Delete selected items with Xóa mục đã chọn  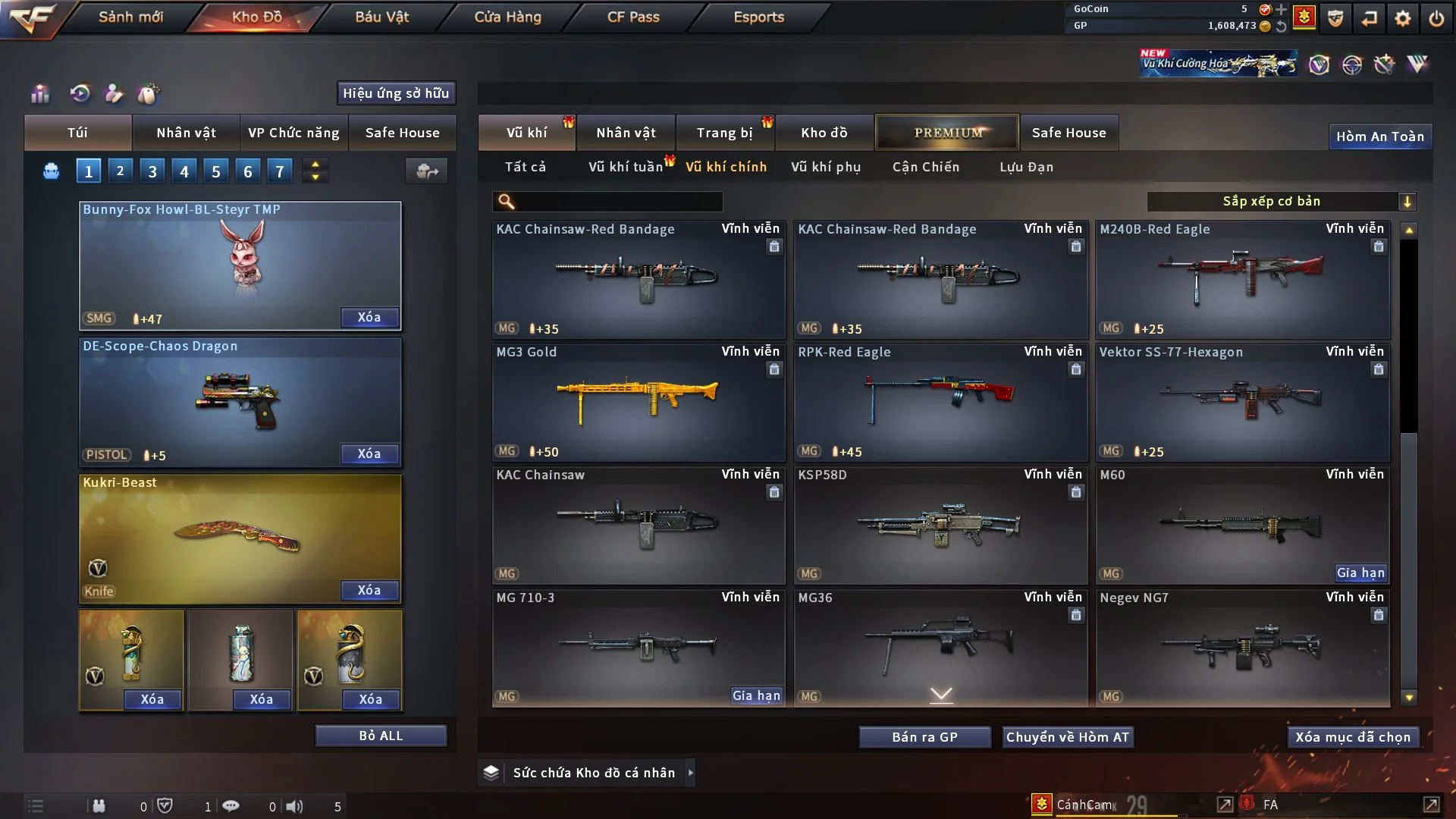tap(1353, 737)
